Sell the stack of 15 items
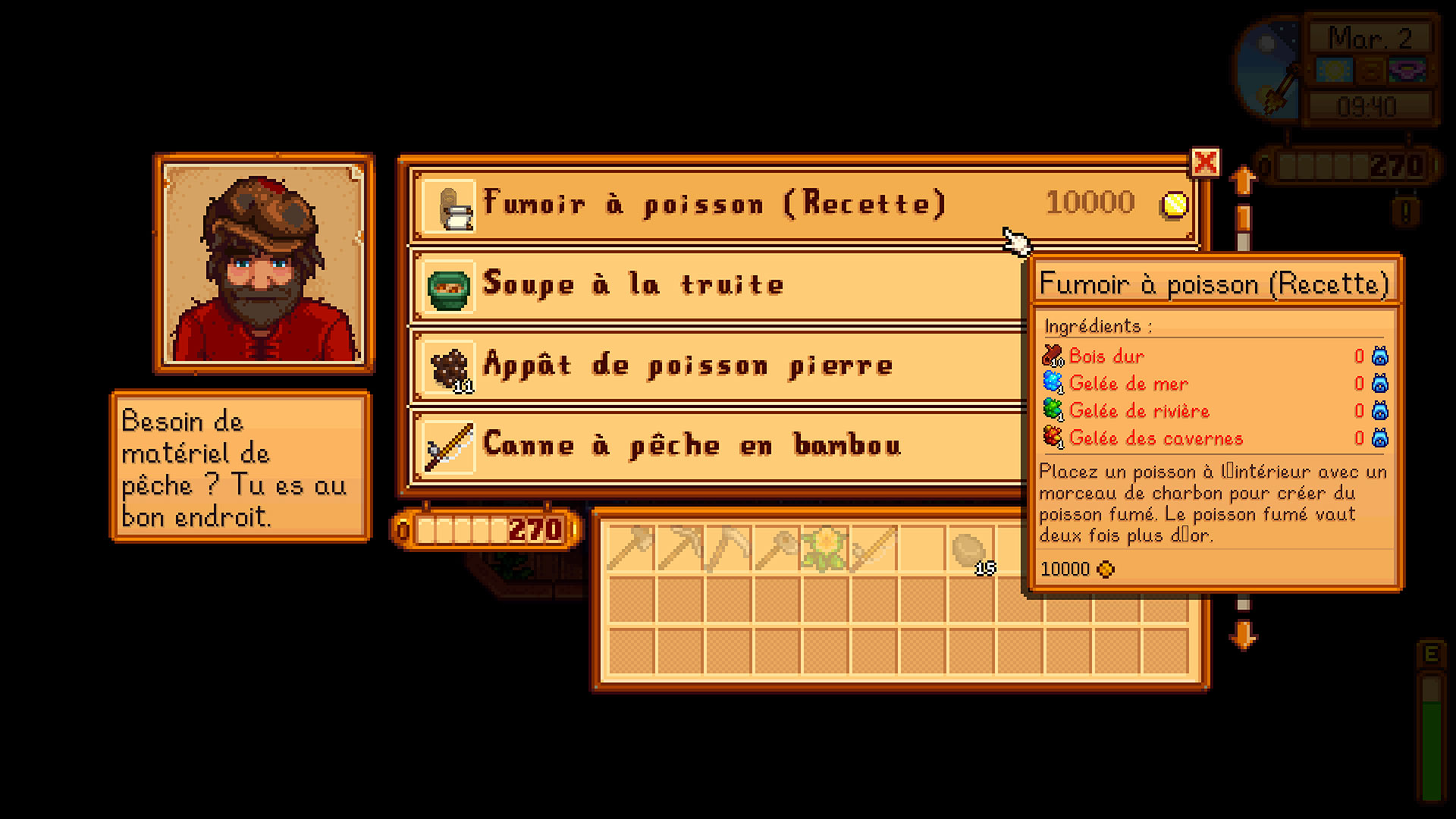 [x=971, y=549]
